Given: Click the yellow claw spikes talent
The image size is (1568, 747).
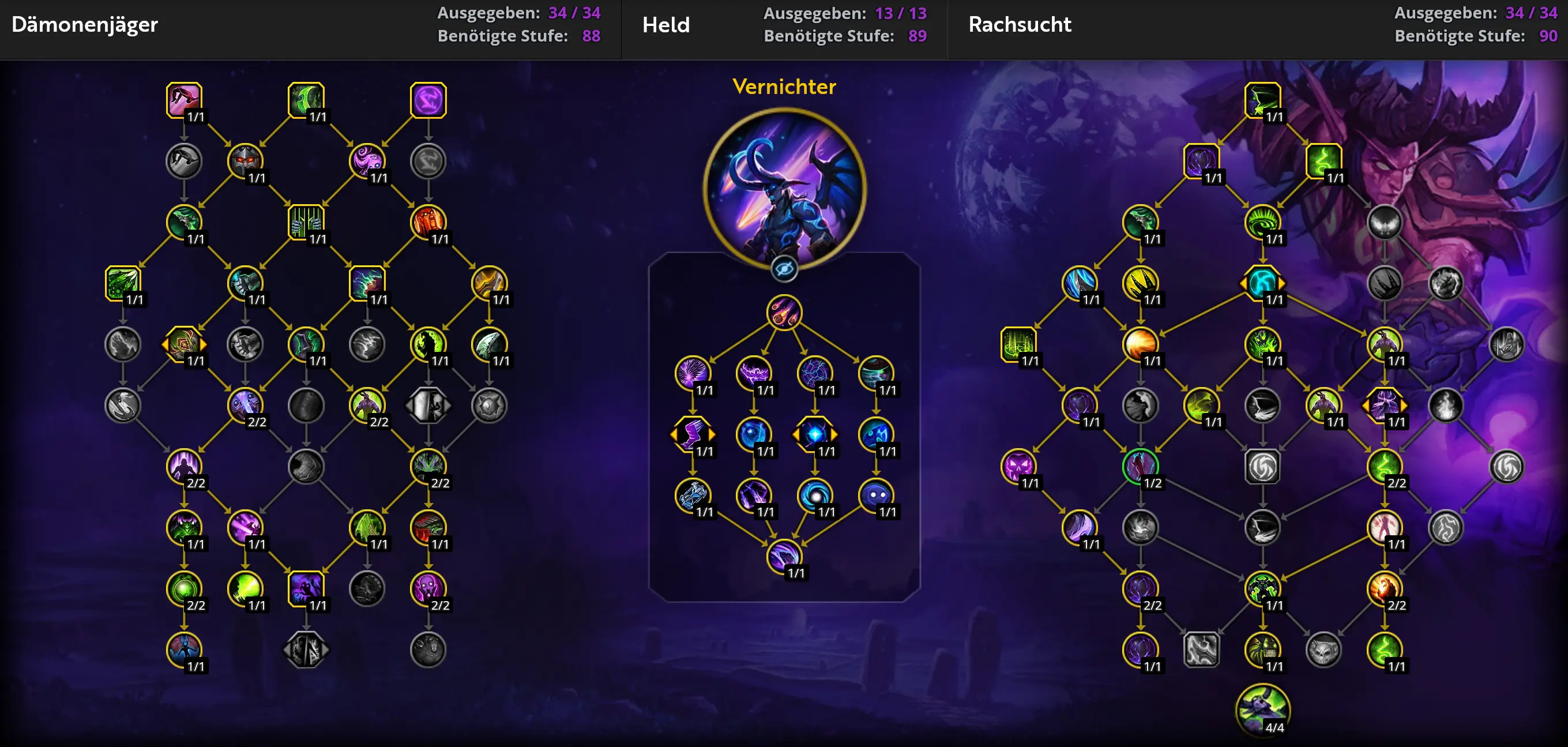Looking at the screenshot, I should 1140,283.
